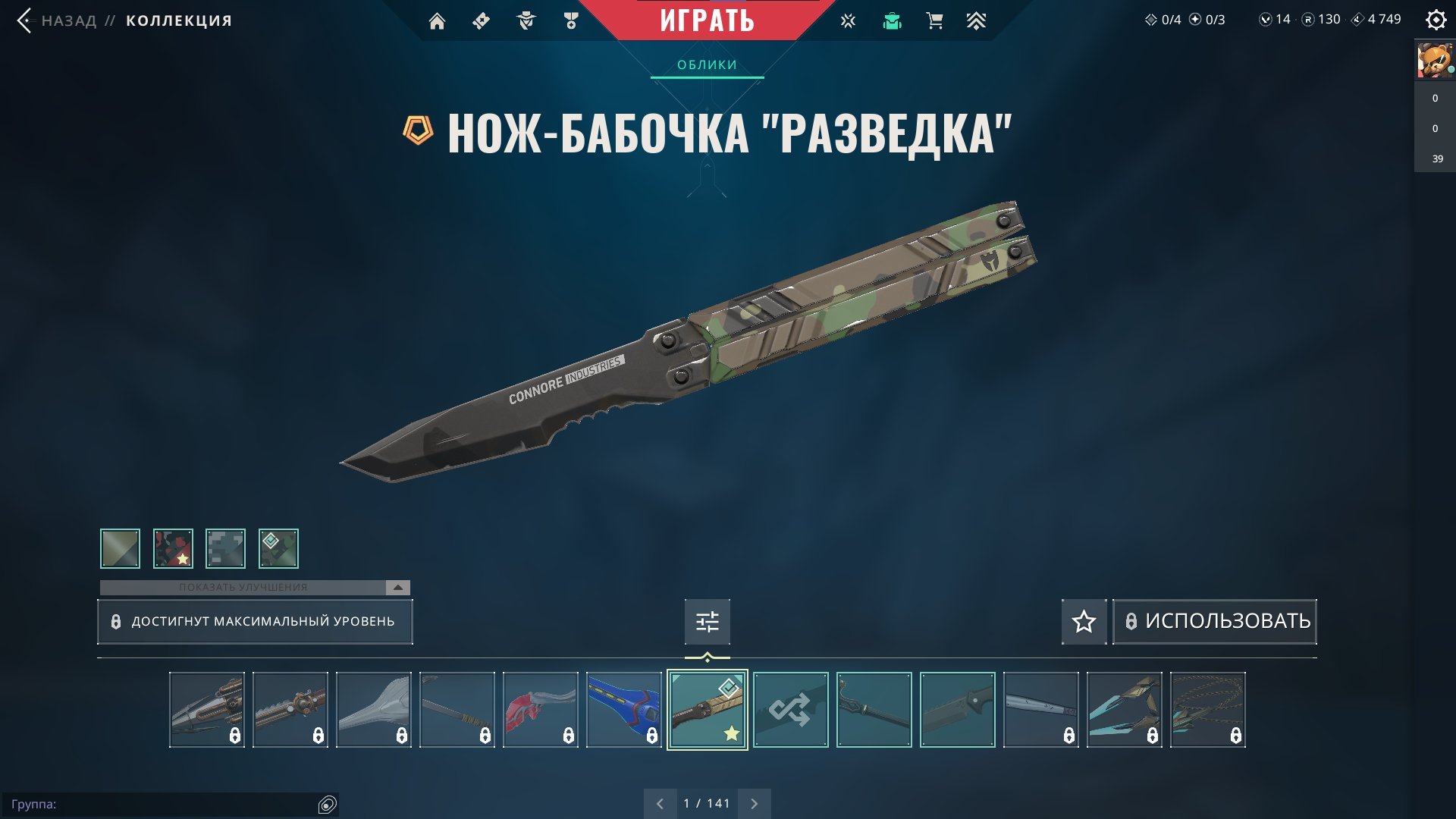Select the blue sword skin thumbnail
The width and height of the screenshot is (1456, 819).
point(623,710)
